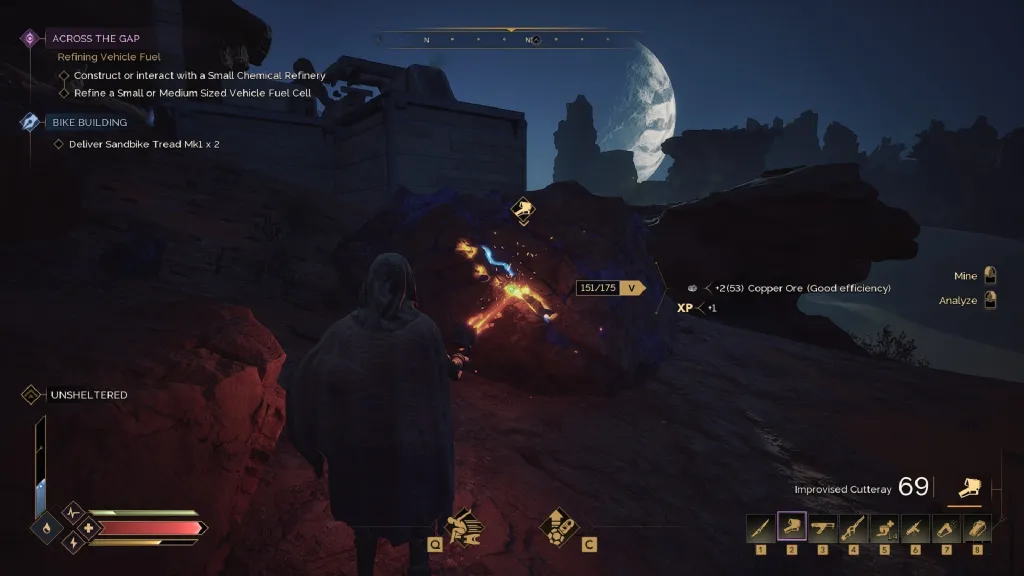The height and width of the screenshot is (576, 1024).
Task: Use the healing item in hotbar slot 5
Action: click(884, 527)
